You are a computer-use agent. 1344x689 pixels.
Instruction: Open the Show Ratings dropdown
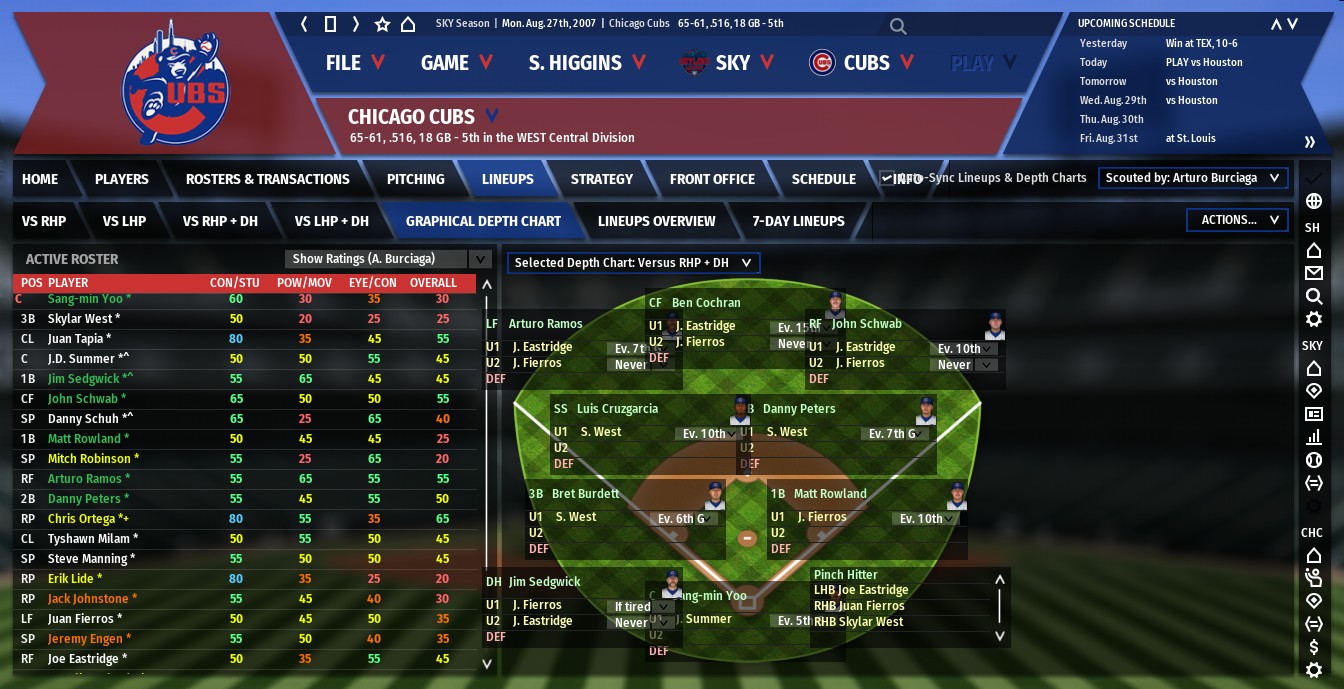click(387, 259)
